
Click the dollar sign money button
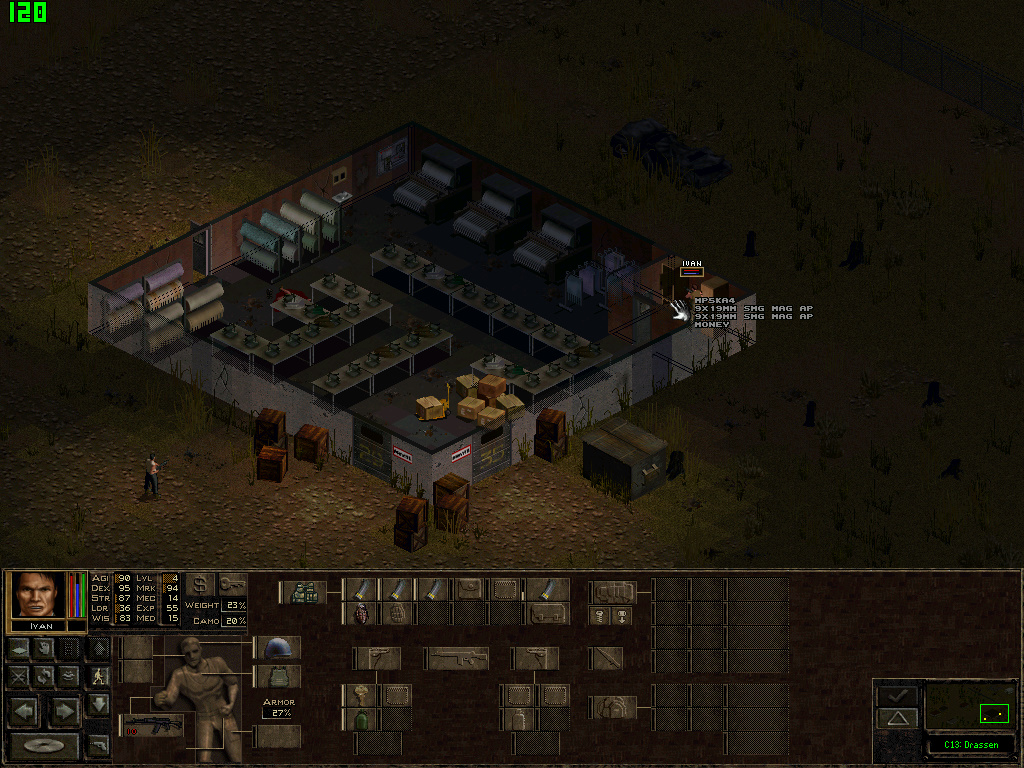point(200,584)
